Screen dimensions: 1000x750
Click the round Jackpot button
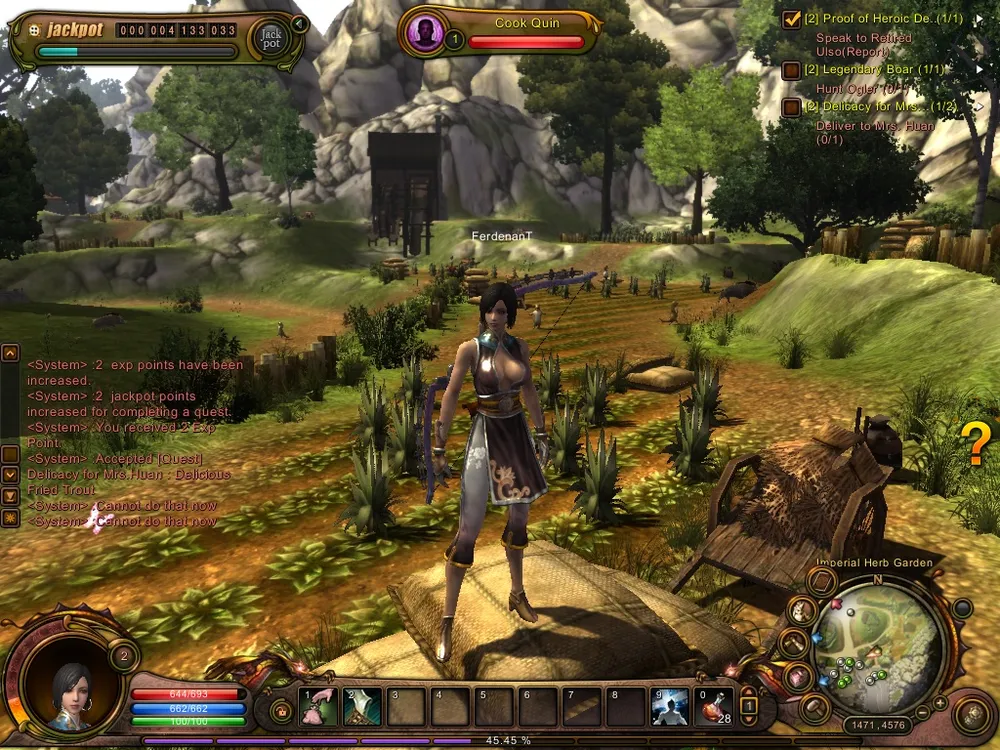click(271, 38)
